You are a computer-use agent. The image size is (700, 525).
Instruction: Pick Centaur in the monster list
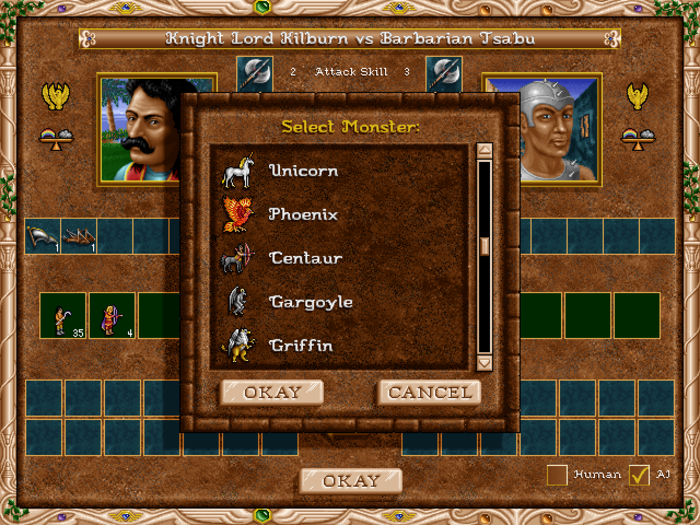pos(305,258)
